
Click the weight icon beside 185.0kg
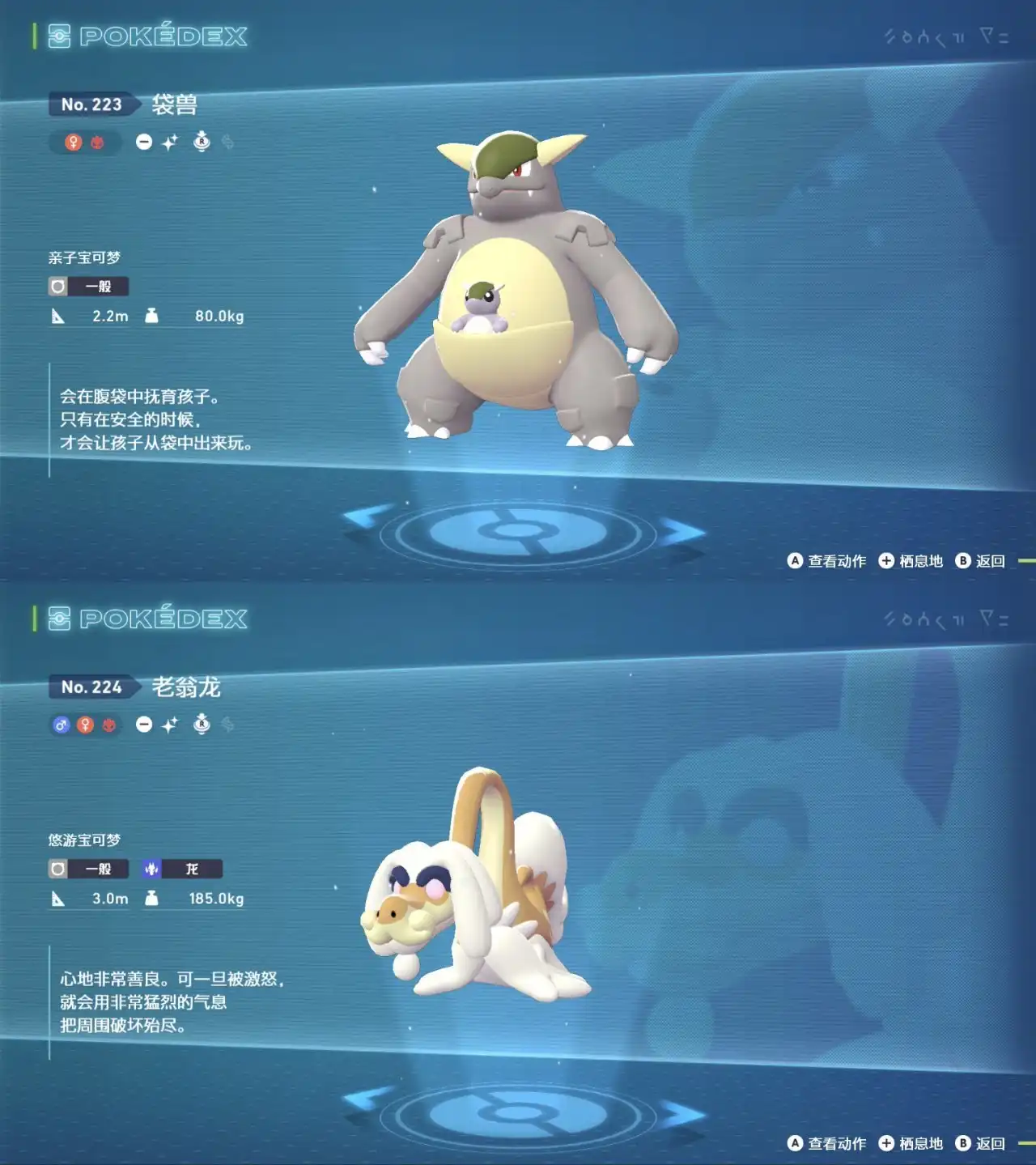[x=151, y=899]
